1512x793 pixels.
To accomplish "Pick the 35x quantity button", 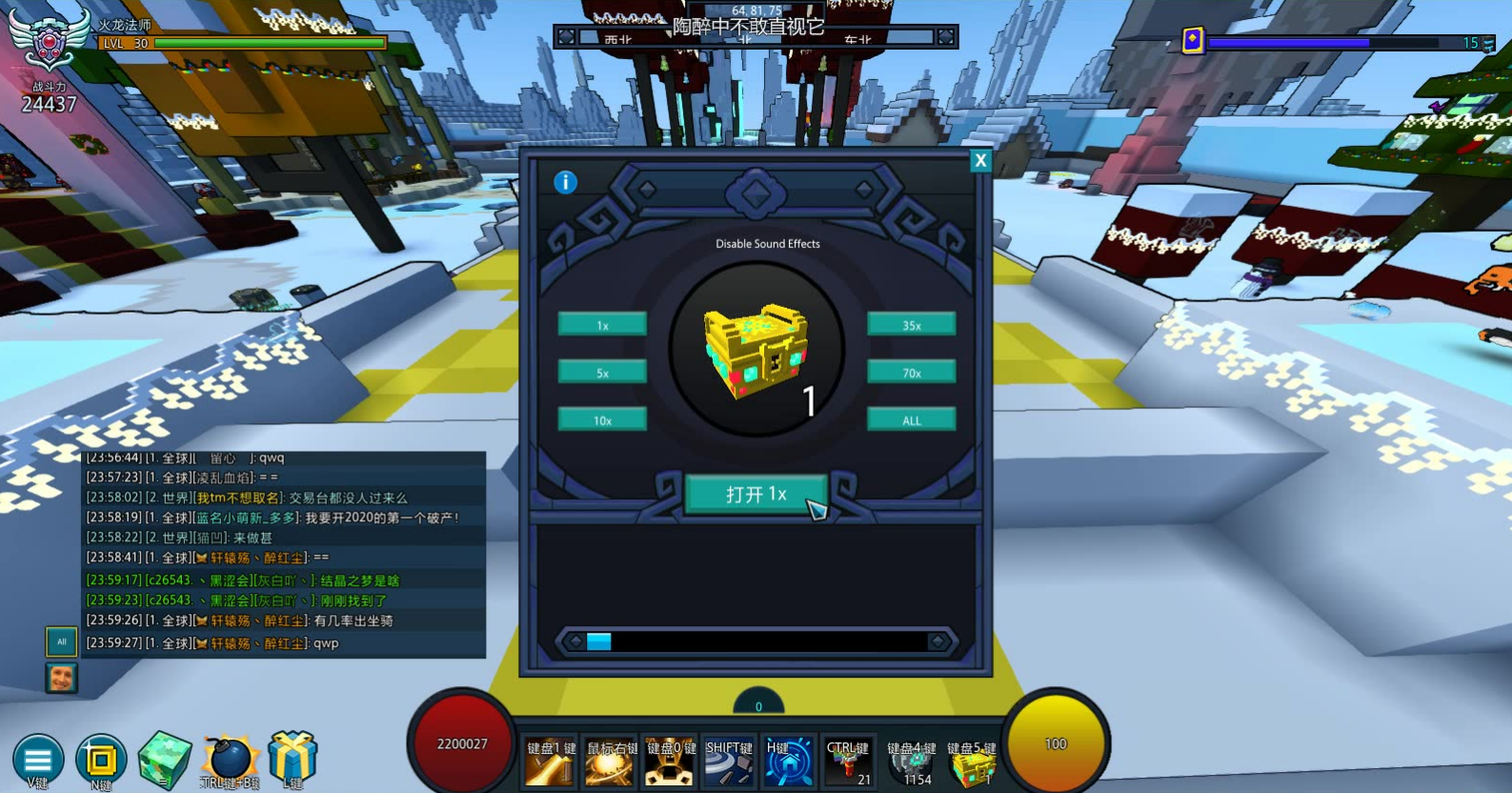I will pyautogui.click(x=911, y=325).
